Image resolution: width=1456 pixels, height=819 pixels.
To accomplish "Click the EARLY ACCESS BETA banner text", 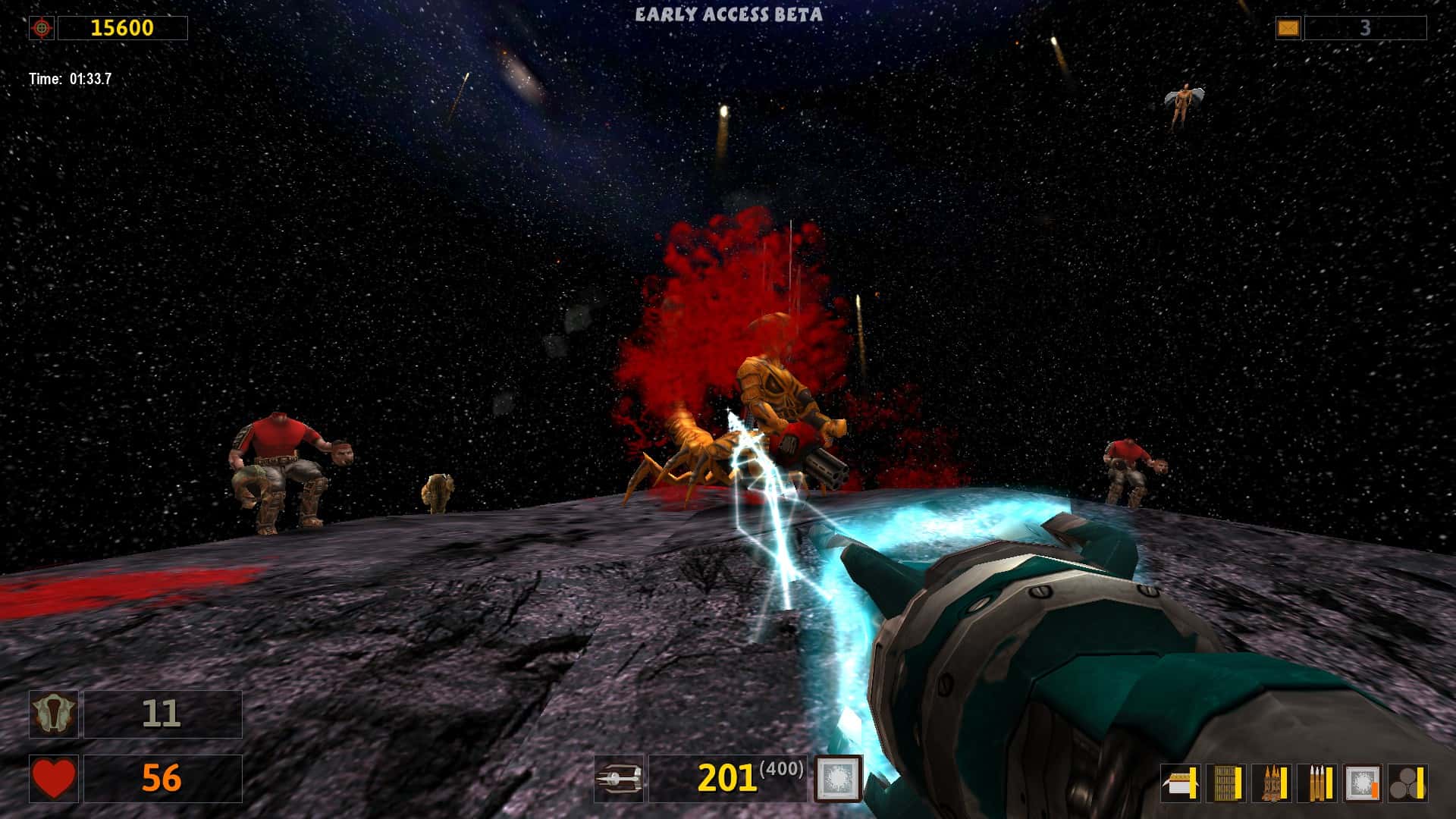I will click(728, 12).
